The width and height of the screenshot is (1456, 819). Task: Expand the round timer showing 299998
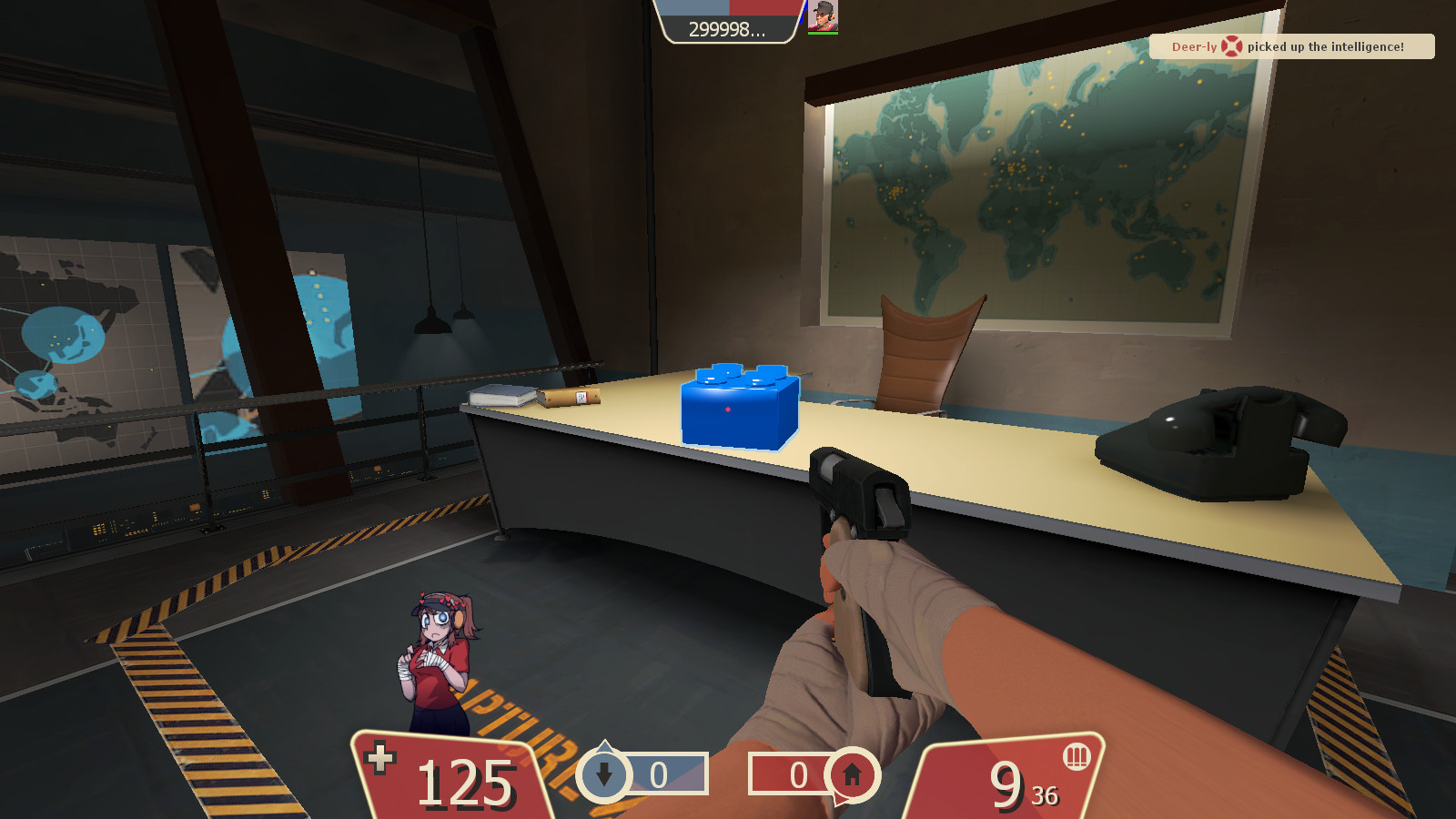725,28
